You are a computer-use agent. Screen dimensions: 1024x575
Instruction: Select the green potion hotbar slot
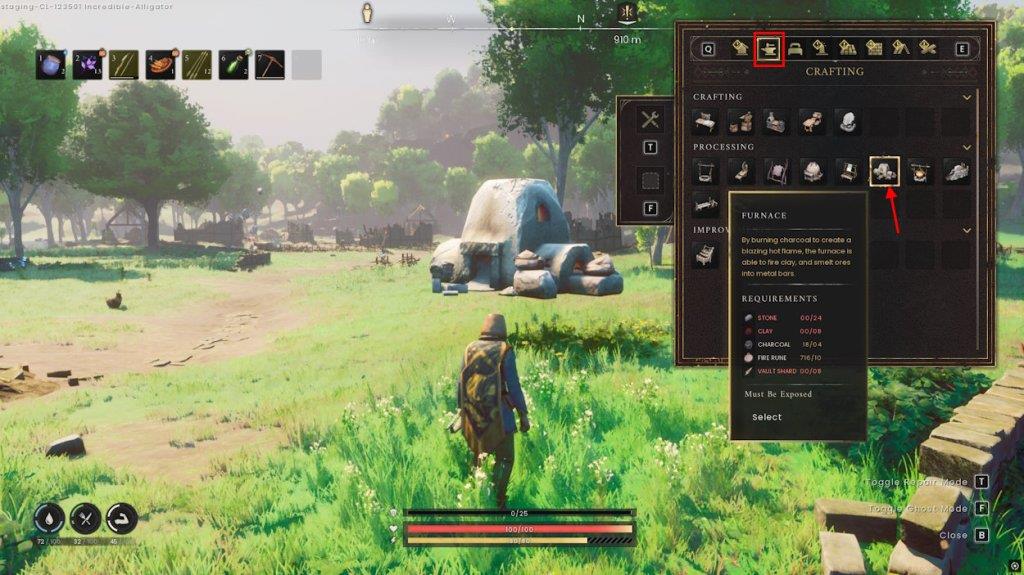tap(233, 65)
